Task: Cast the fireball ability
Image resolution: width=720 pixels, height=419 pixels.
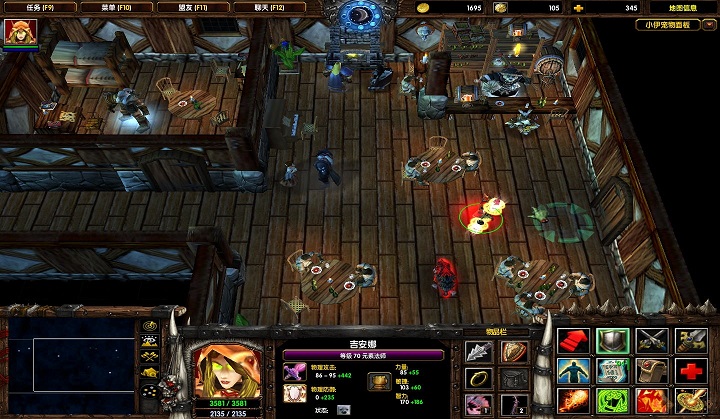Action: 572,401
